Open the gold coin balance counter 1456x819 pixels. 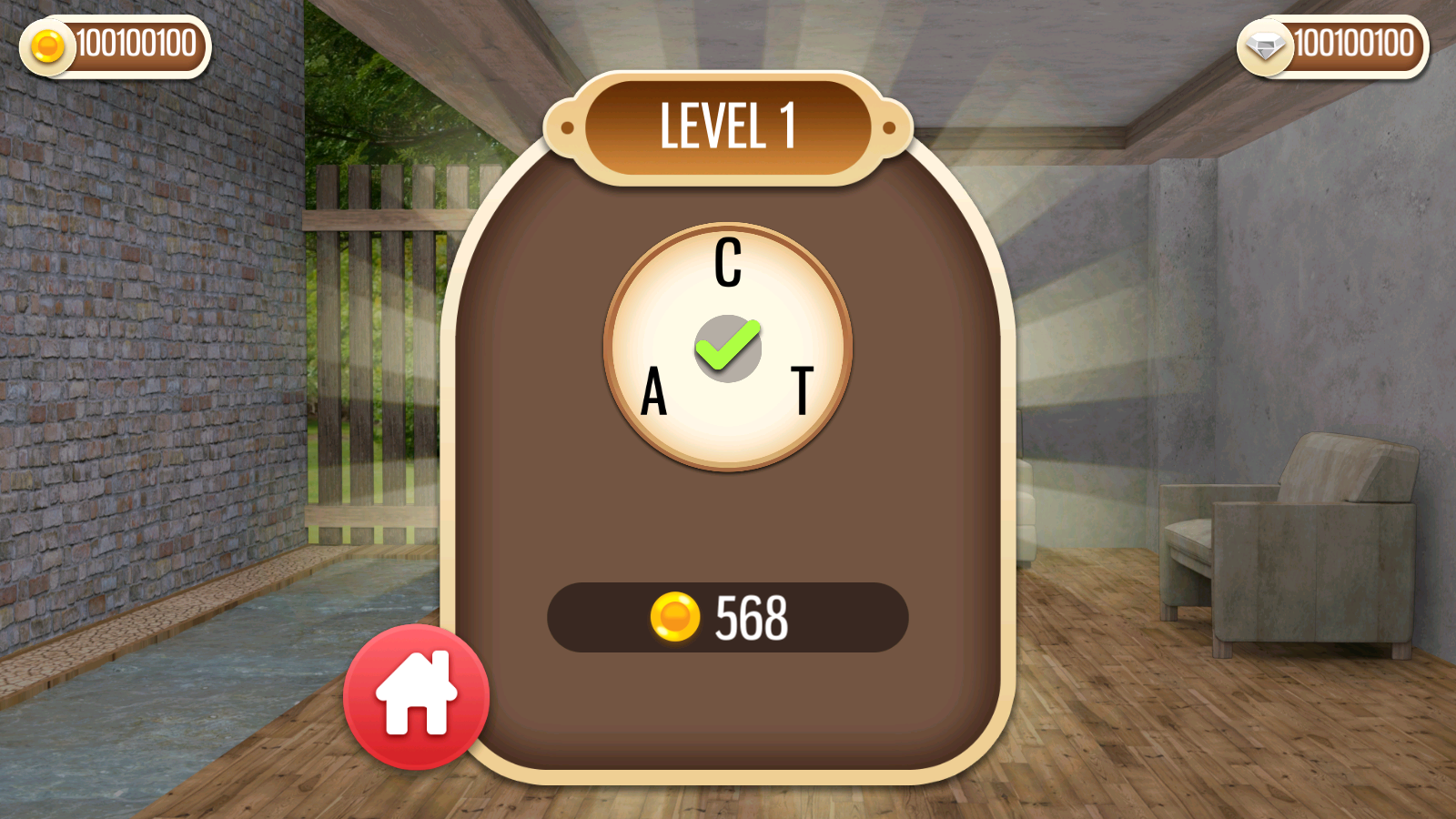tap(116, 45)
